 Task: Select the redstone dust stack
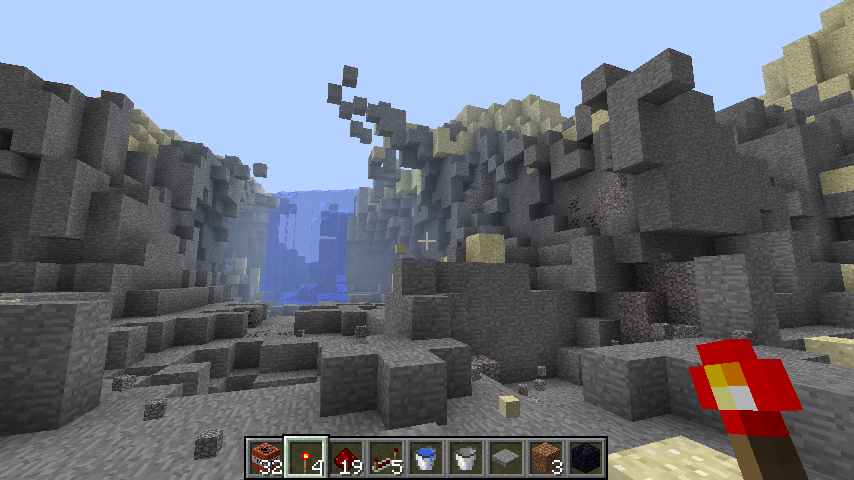pyautogui.click(x=346, y=457)
